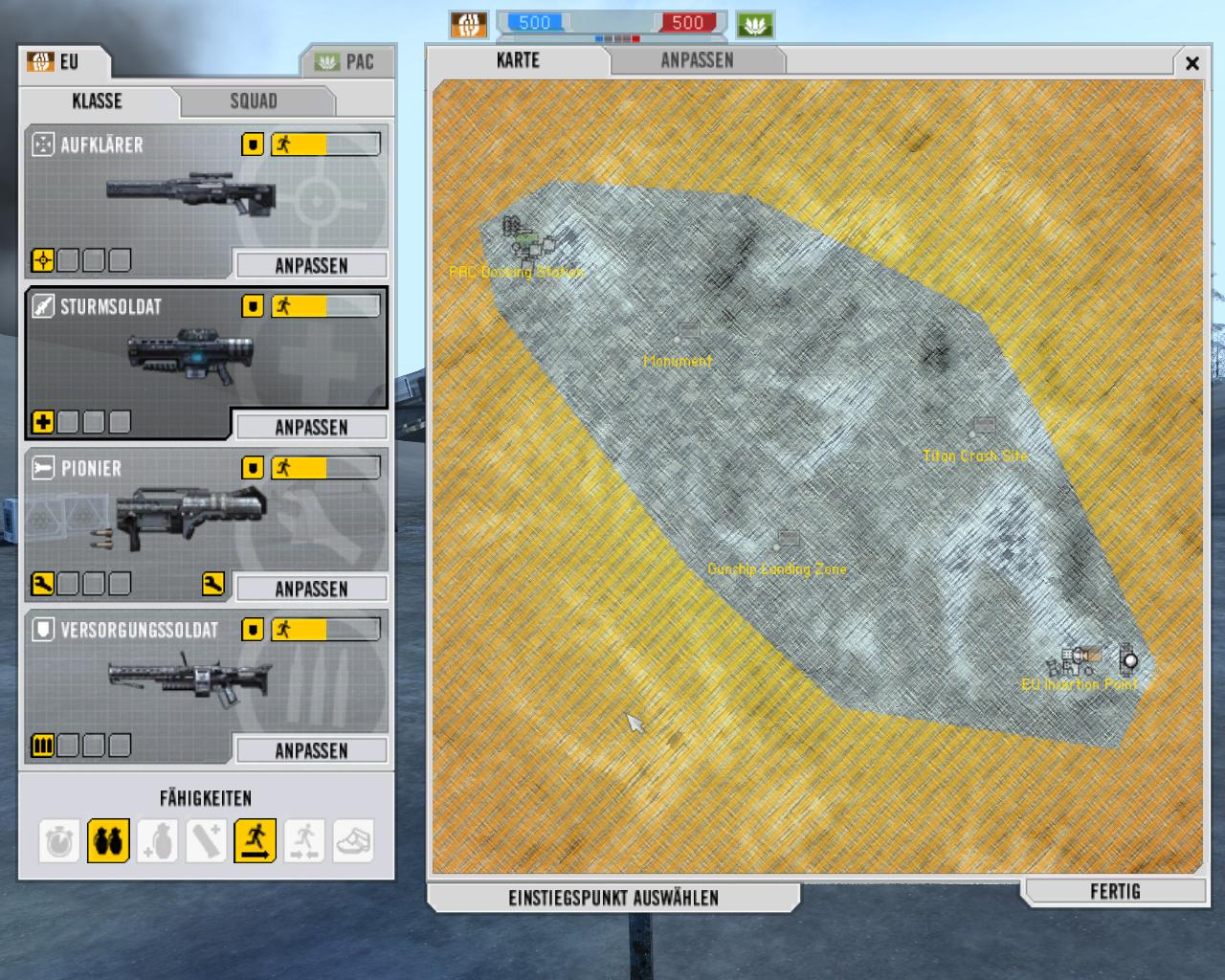The height and width of the screenshot is (980, 1225).
Task: Select the Monument spawn point on map
Action: pos(688,332)
